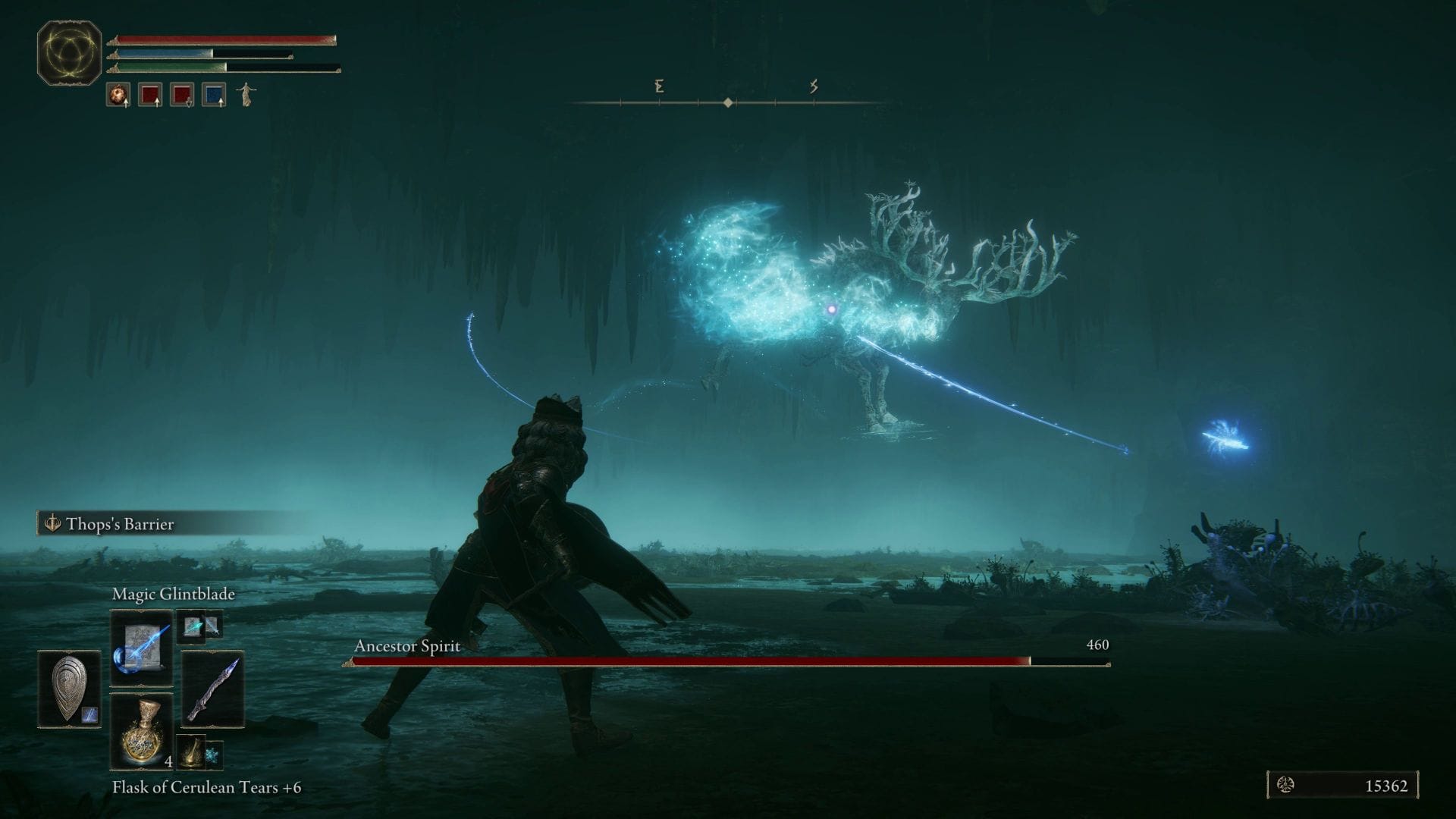Toggle the blue flask quick-slot item
This screenshot has width=1456, height=819.
[x=213, y=95]
